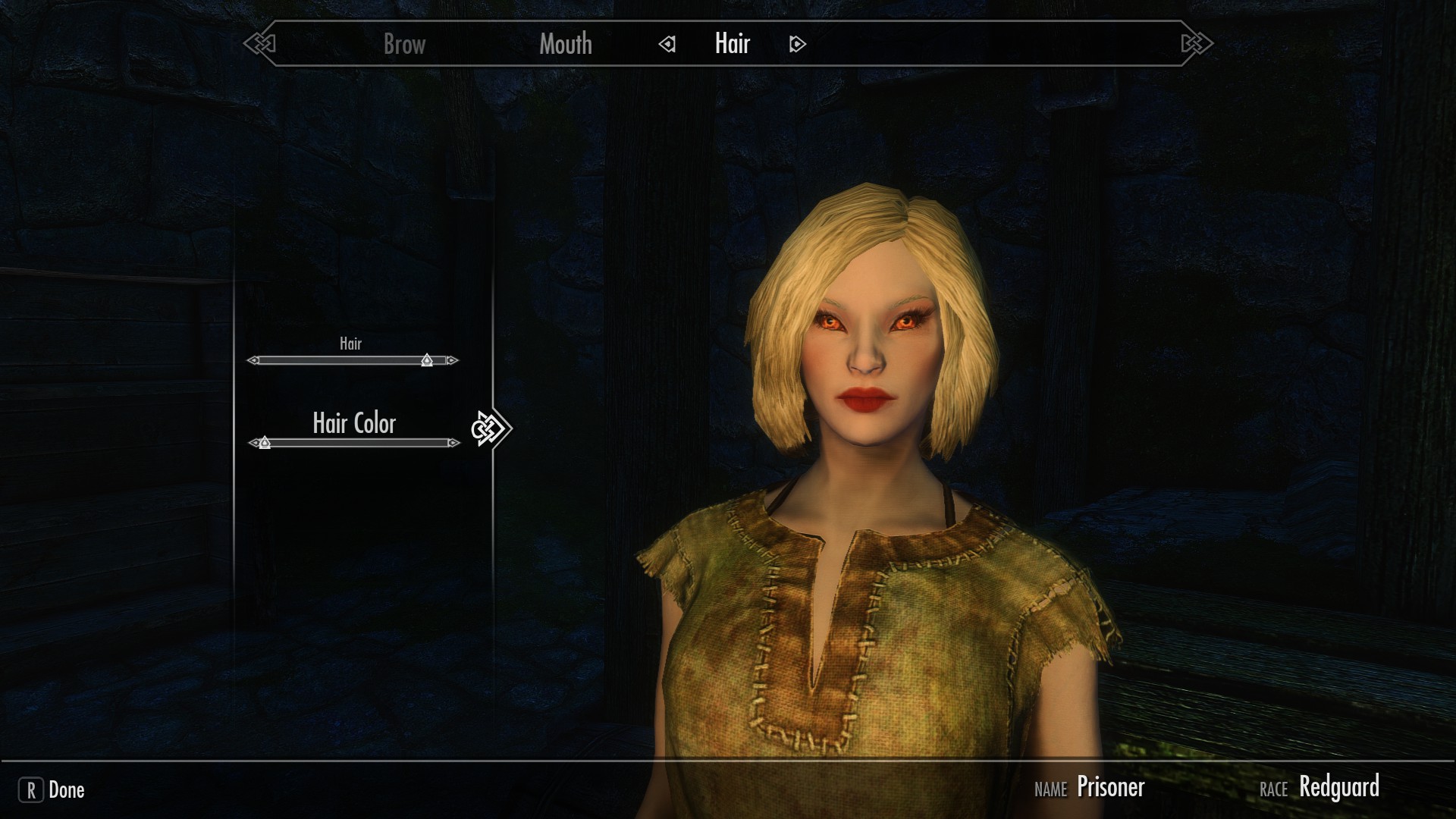Decrease Hair style with left slider arrow
Screen dimensions: 1456x819
(x=253, y=361)
